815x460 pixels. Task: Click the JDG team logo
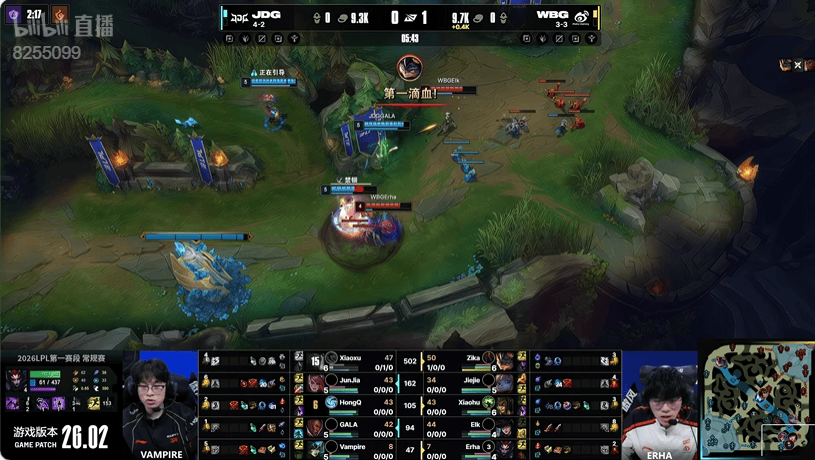(x=237, y=16)
